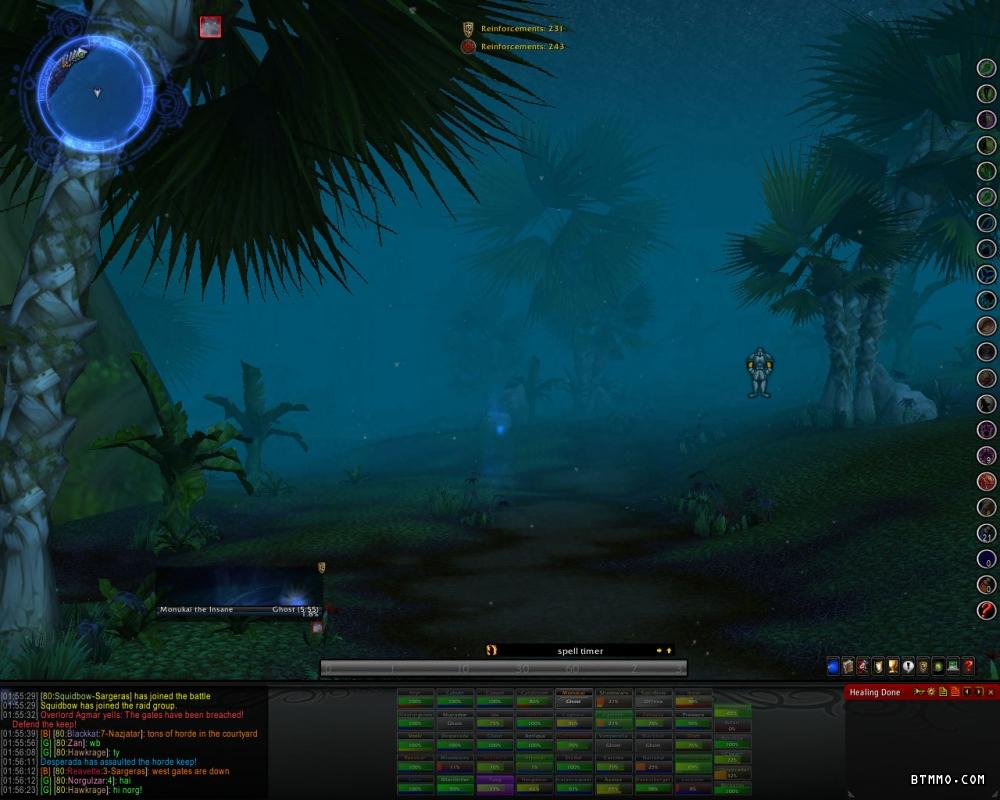
Task: Go to the previous meter with left arrow
Action: pyautogui.click(x=967, y=692)
